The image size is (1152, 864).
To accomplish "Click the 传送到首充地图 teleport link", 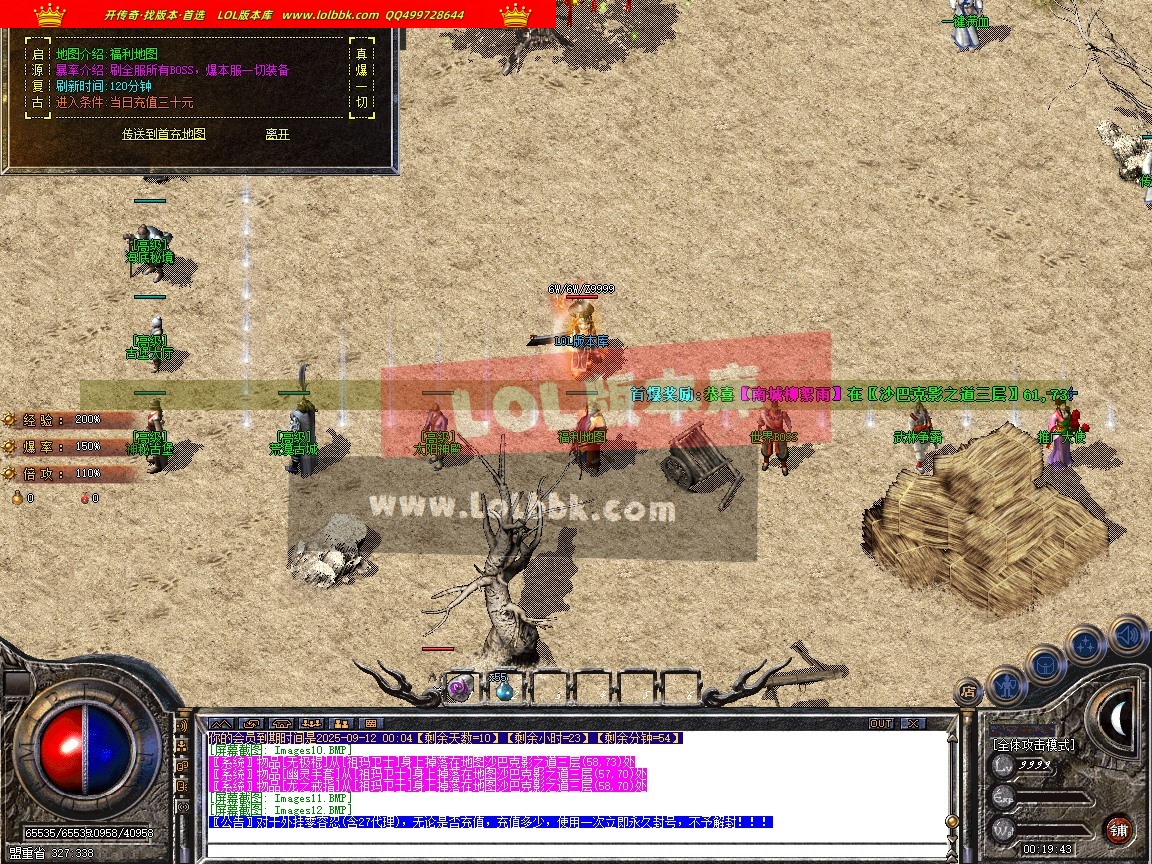I will pyautogui.click(x=164, y=133).
